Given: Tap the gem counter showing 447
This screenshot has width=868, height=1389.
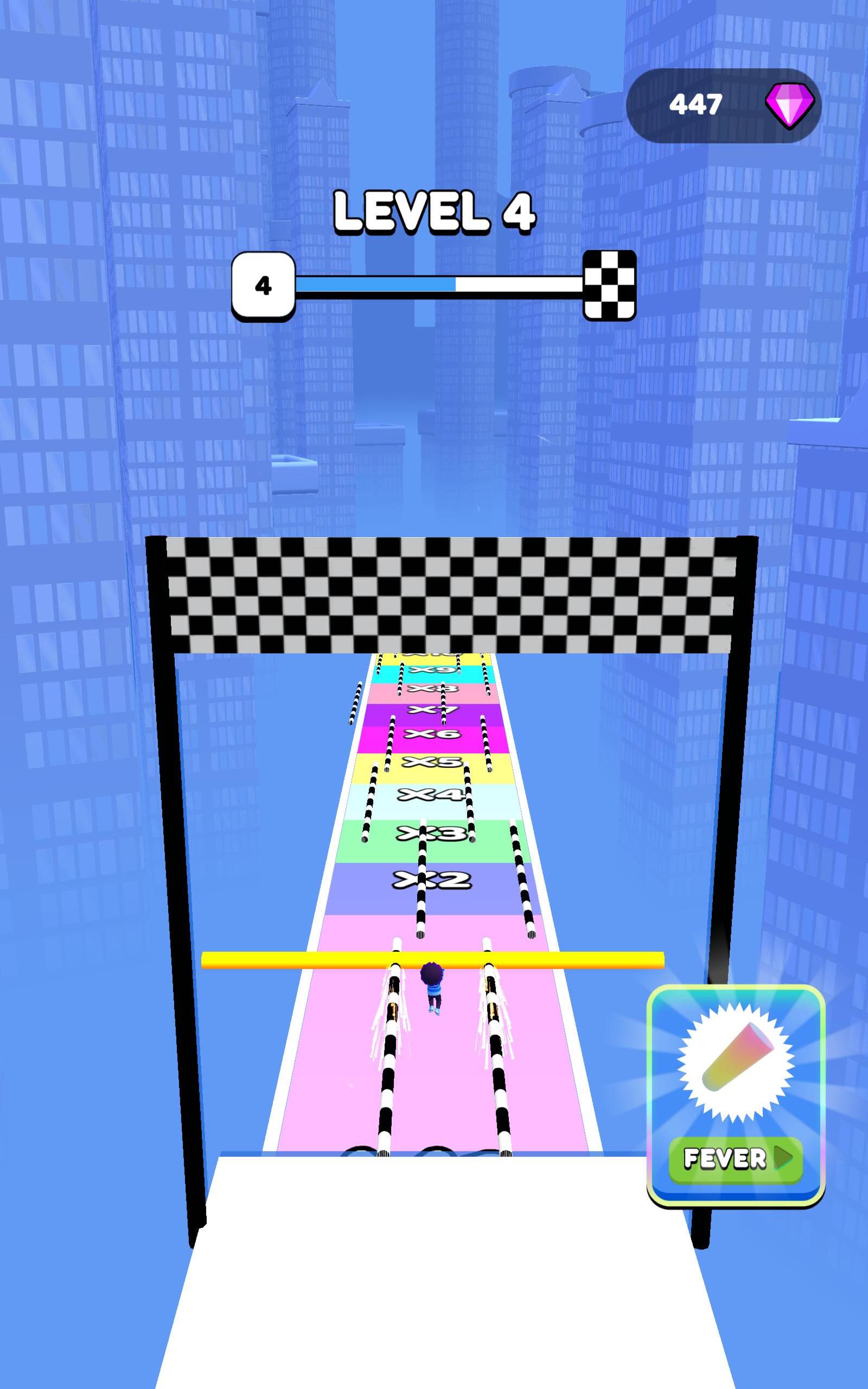Looking at the screenshot, I should pos(698,105).
